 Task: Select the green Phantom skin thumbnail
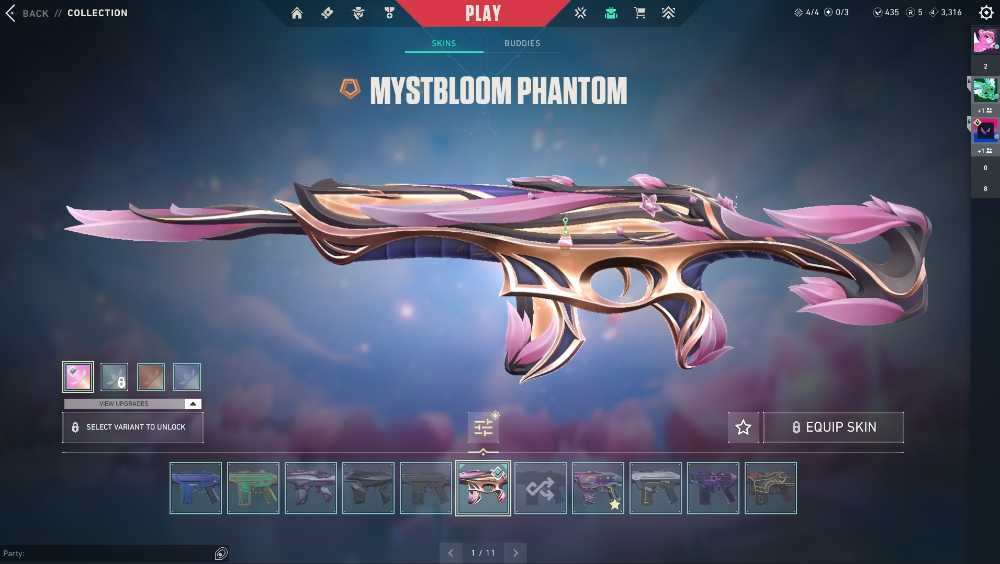click(x=253, y=488)
